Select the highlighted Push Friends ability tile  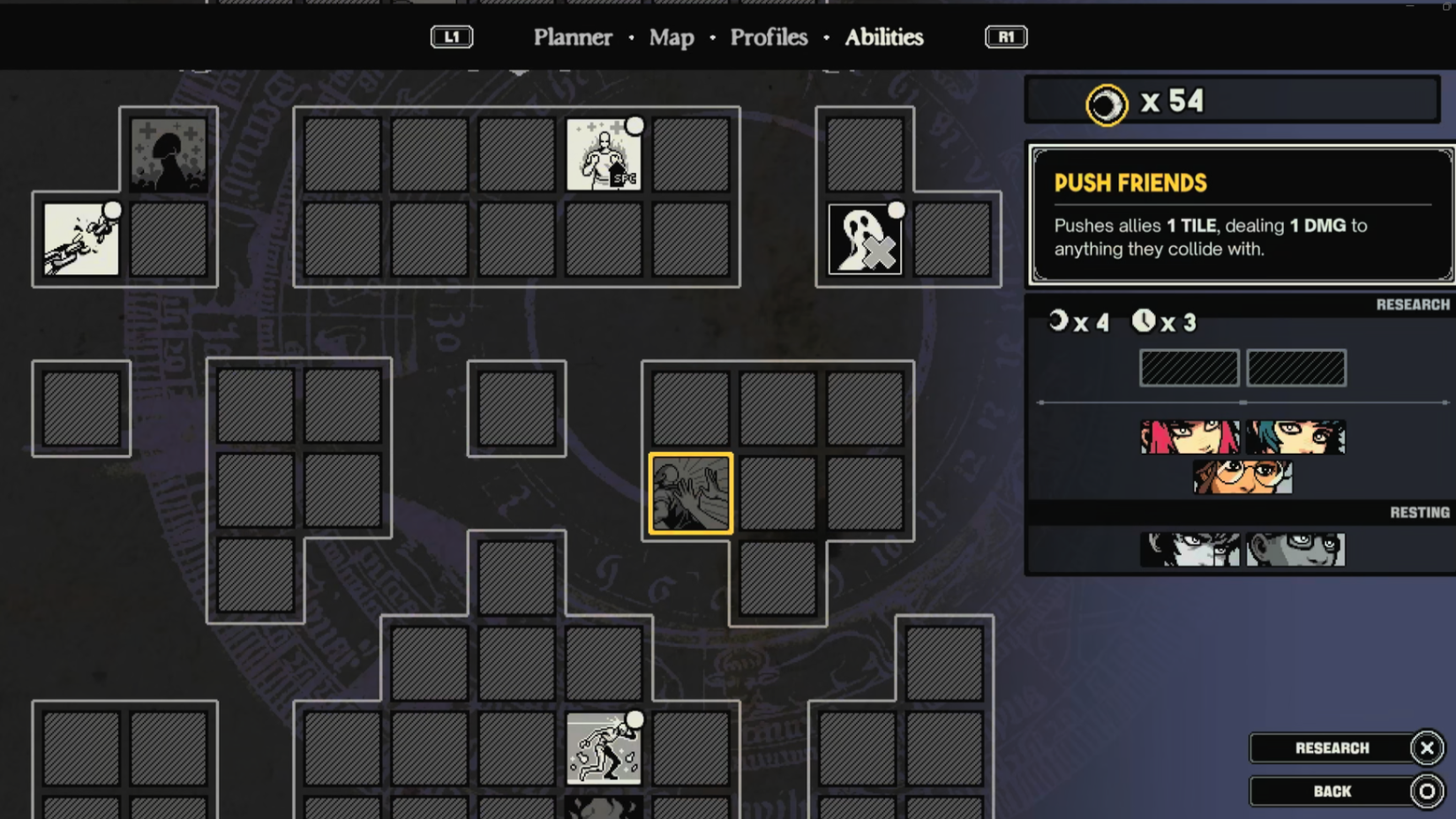click(x=691, y=492)
